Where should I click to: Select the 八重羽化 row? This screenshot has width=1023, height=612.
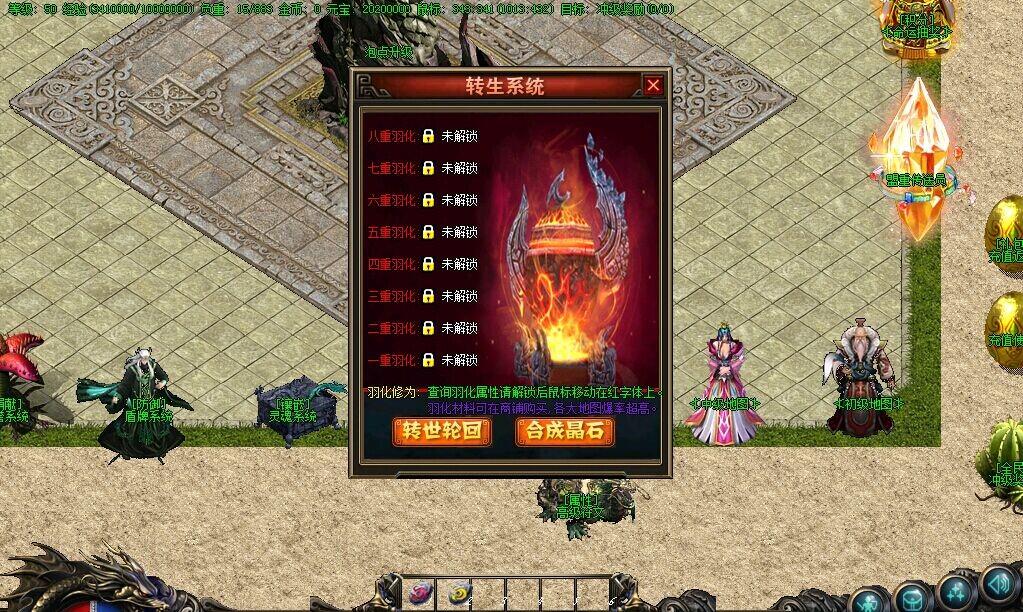pyautogui.click(x=393, y=136)
